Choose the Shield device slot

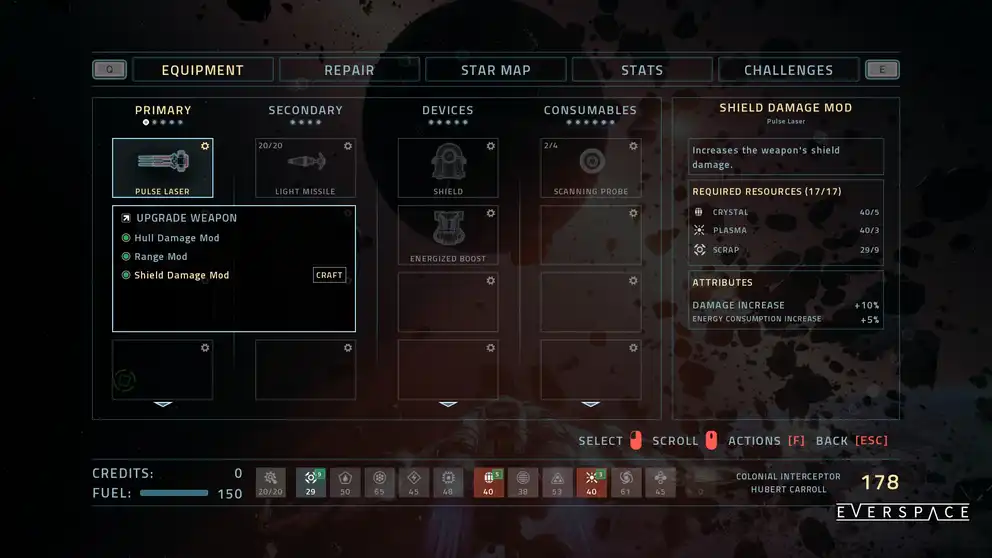point(448,167)
